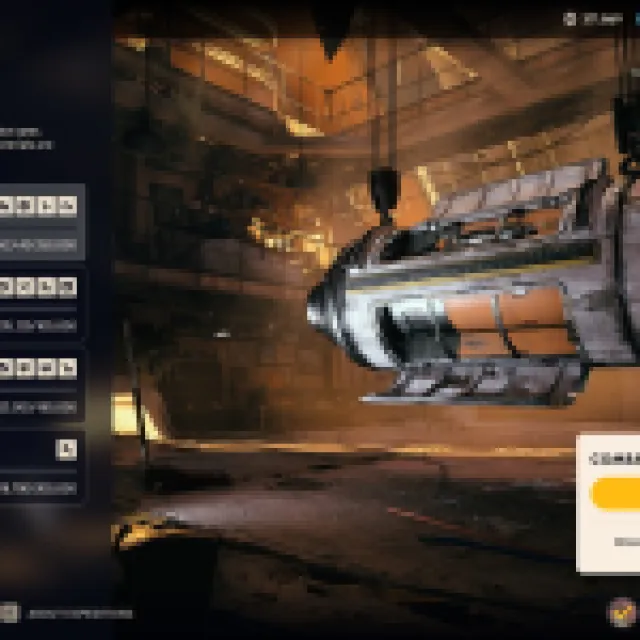Choose the side panel showing a single icon
Viewport: 640px width, 640px height.
pos(40,467)
